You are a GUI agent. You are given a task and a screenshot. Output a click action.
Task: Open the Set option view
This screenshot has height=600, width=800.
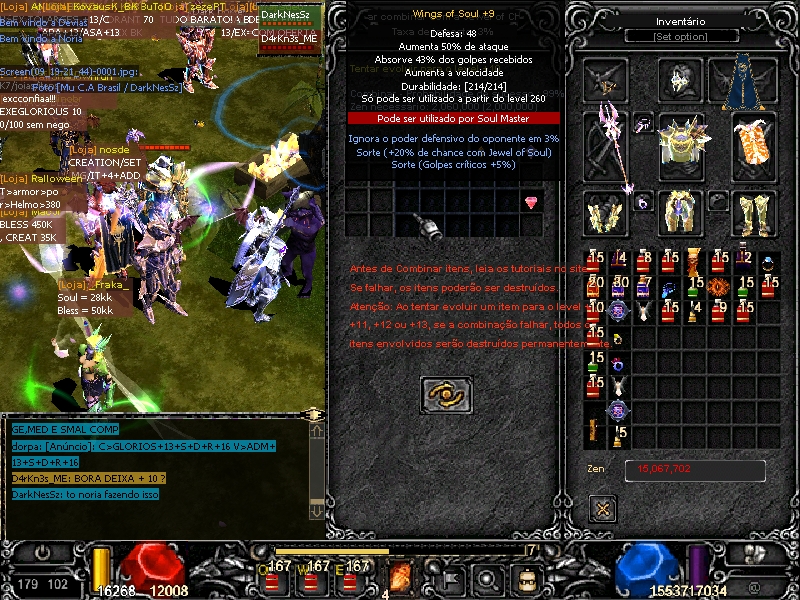pyautogui.click(x=680, y=37)
